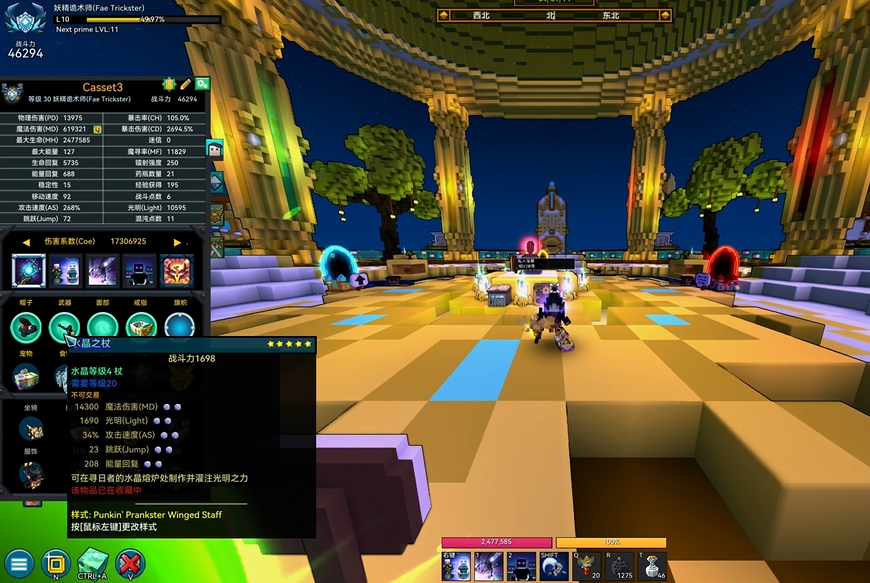
Task: Click the yellow square build mode button
Action: click(56, 563)
